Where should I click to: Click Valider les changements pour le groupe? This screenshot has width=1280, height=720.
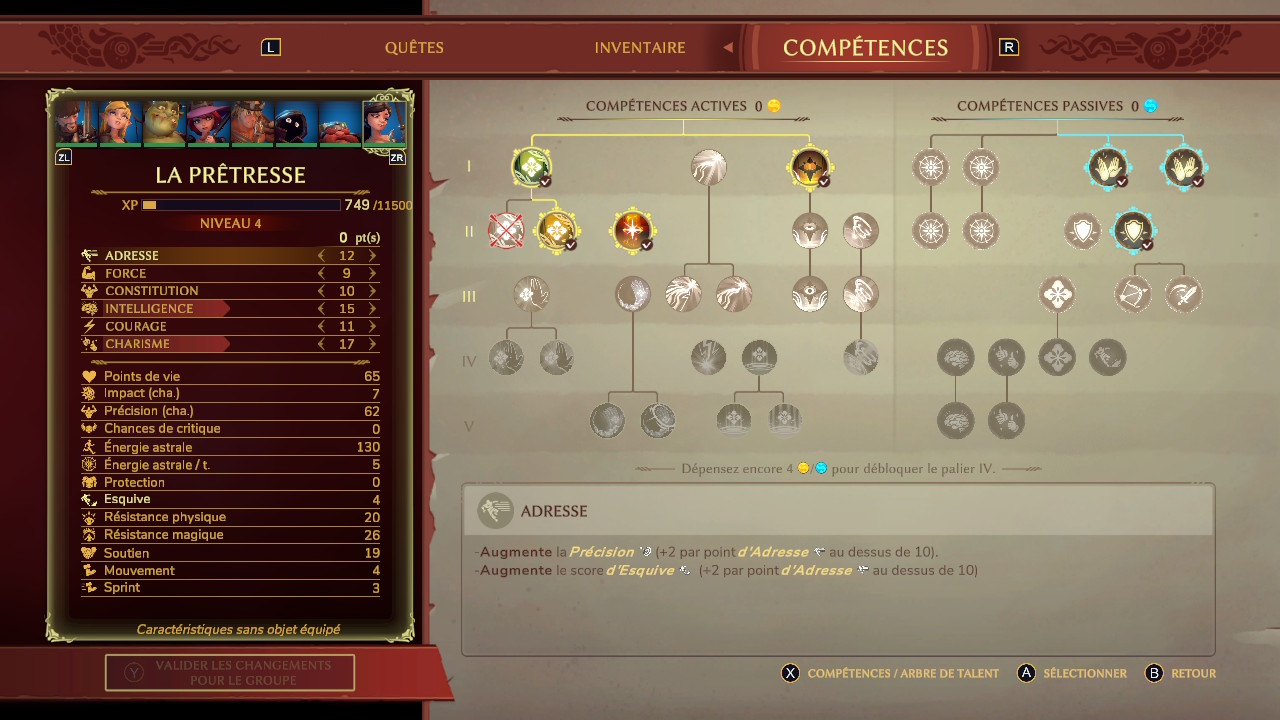[x=230, y=672]
